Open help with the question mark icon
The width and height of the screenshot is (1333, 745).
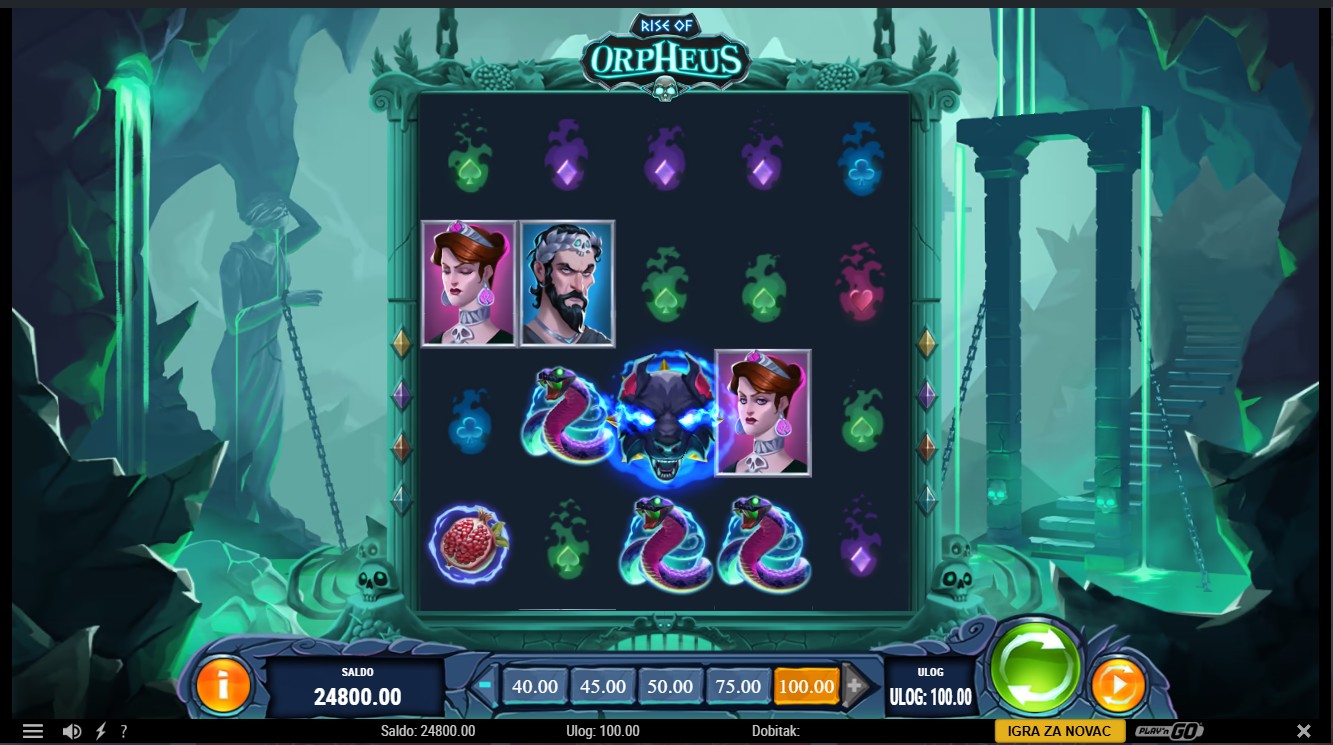coord(124,731)
